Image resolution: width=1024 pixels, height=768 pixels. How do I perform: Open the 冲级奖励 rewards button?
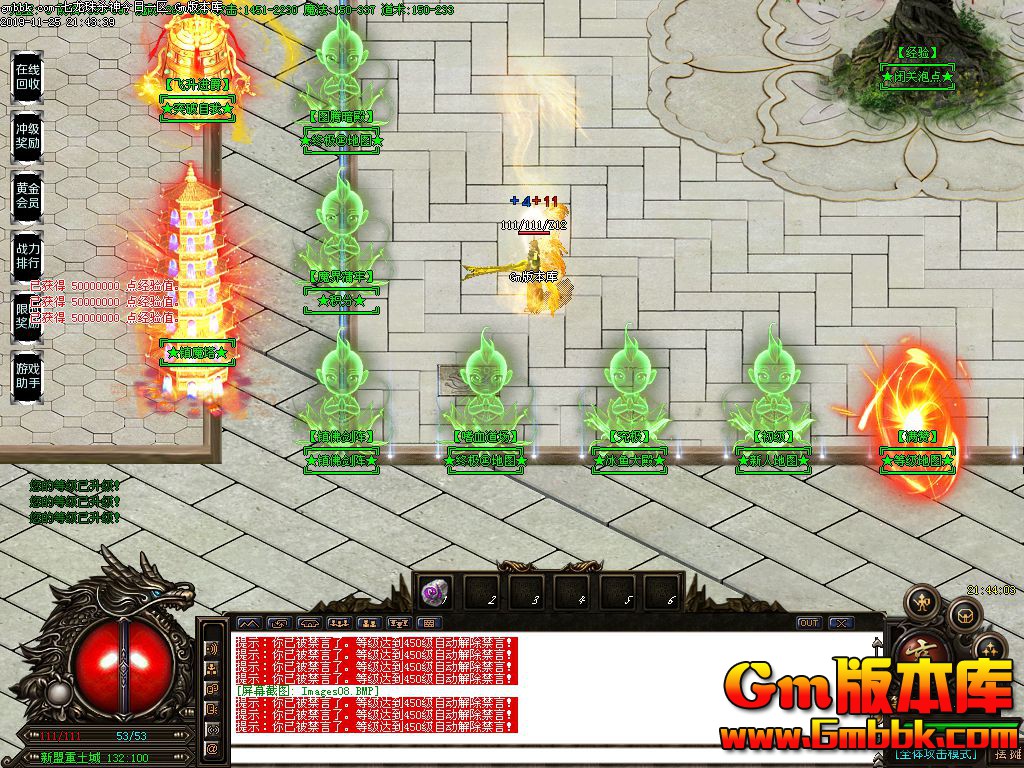pyautogui.click(x=27, y=136)
